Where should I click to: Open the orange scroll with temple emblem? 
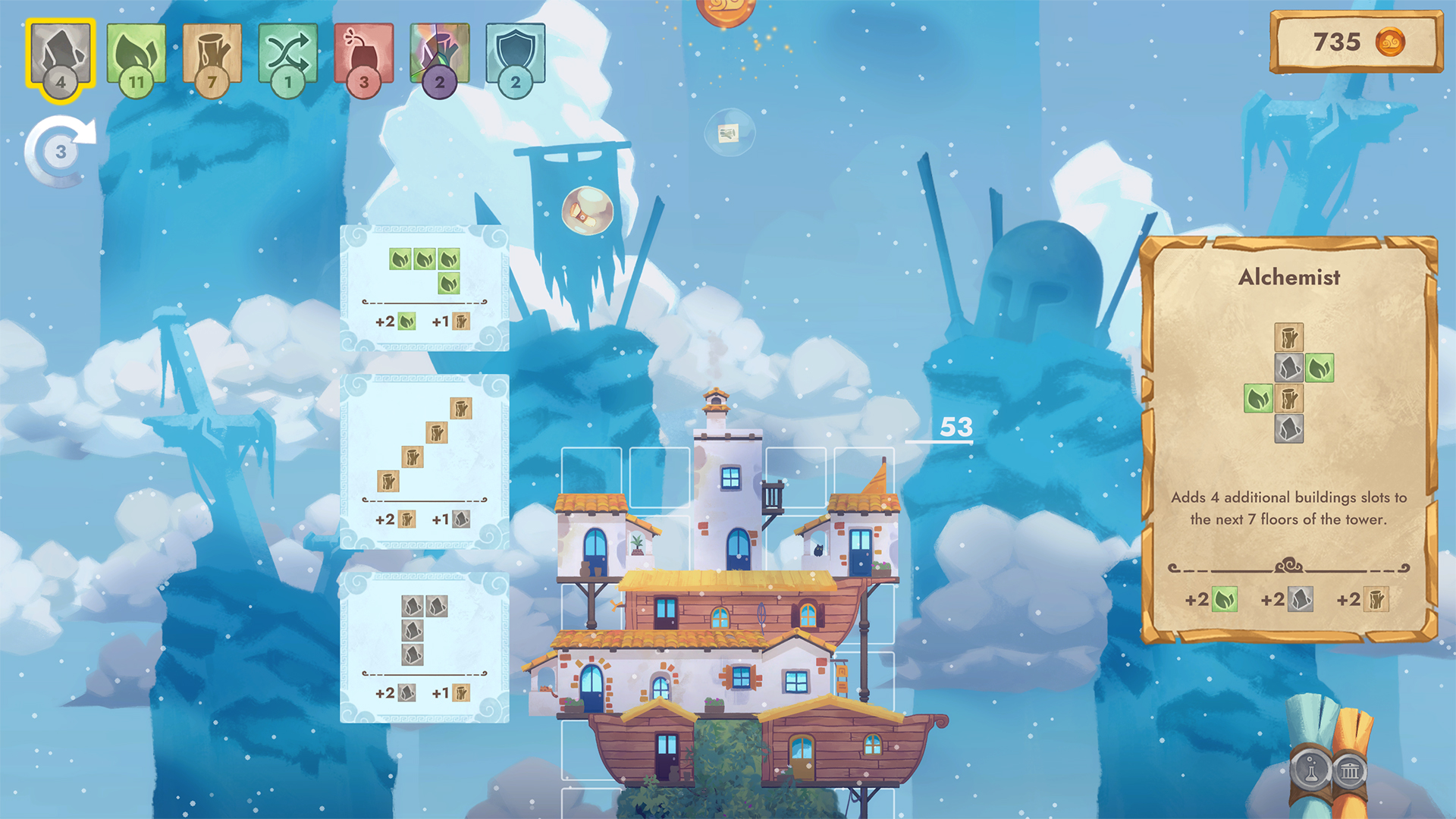(1350, 770)
